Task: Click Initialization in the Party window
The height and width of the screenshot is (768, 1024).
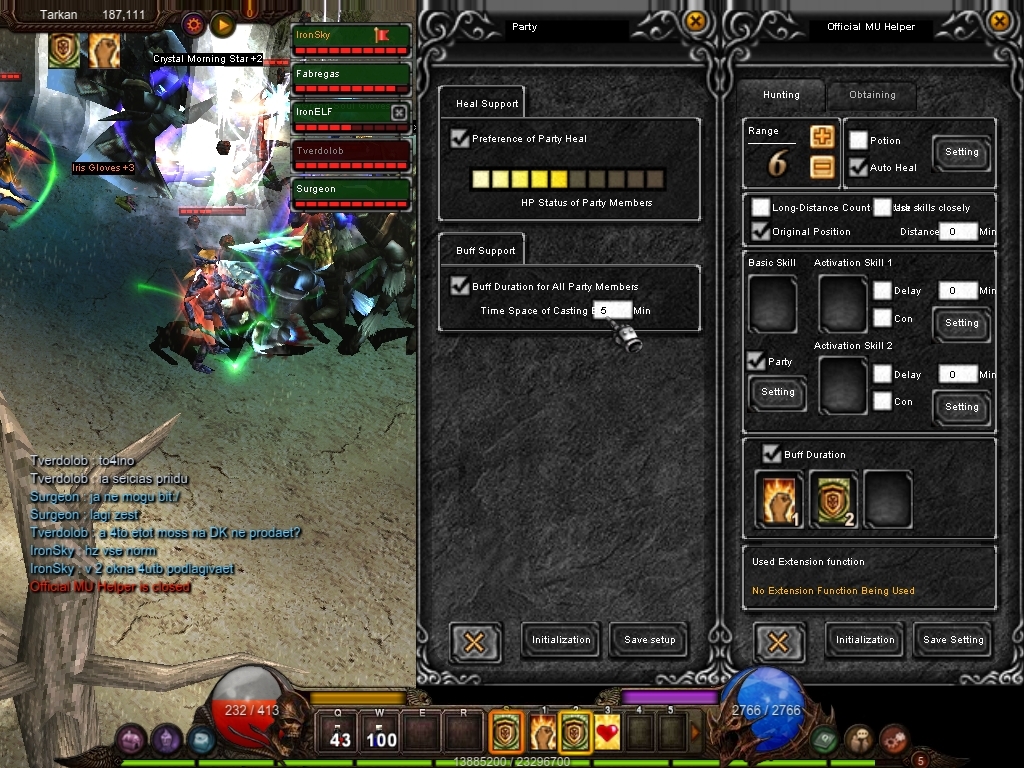Action: (561, 640)
